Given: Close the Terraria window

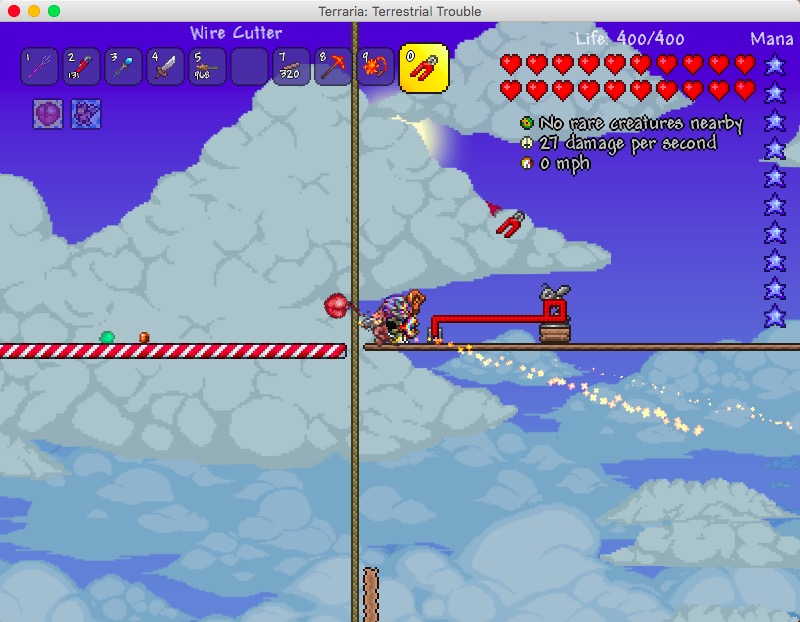Looking at the screenshot, I should tap(14, 11).
